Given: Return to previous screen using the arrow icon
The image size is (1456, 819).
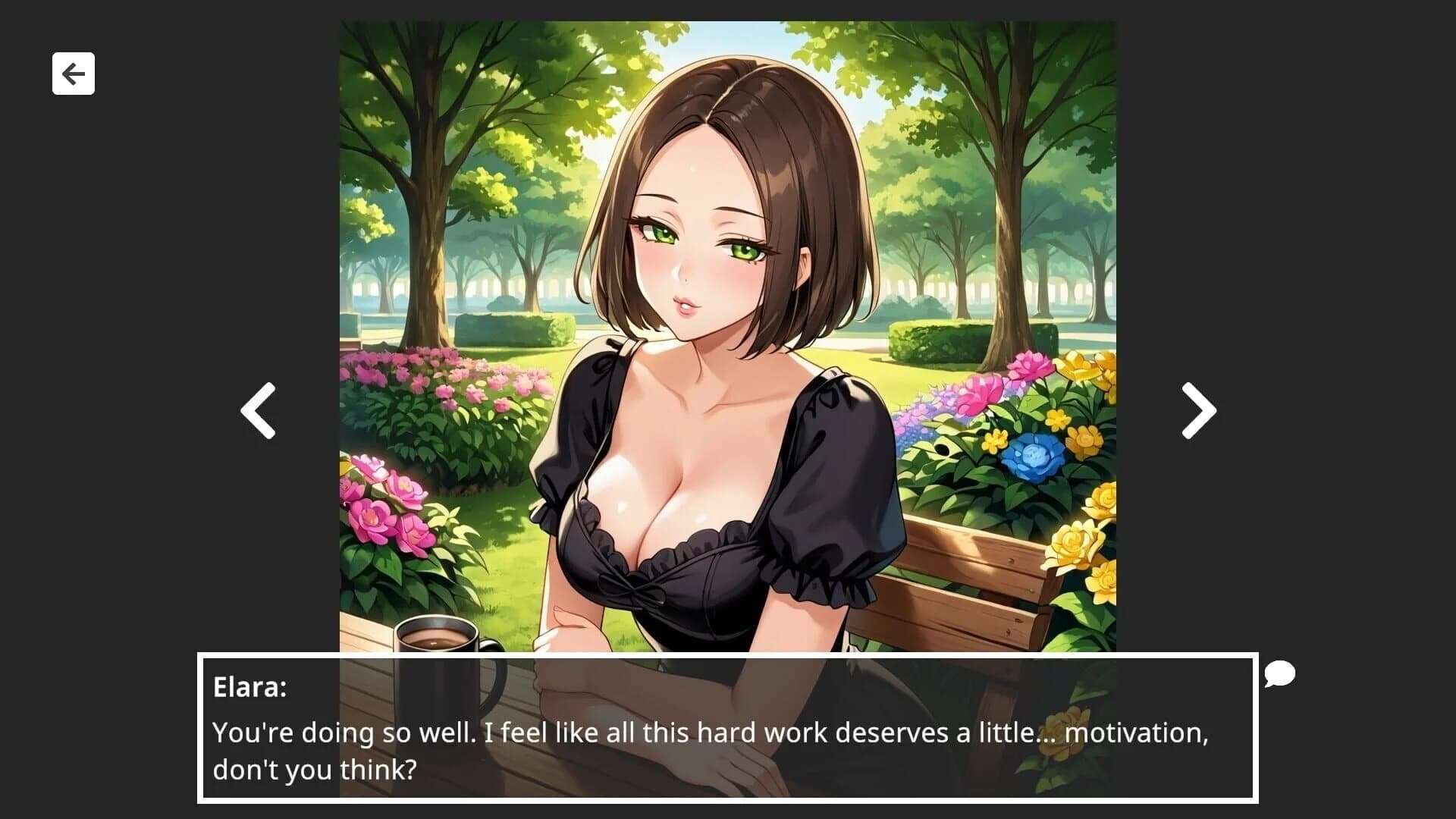Looking at the screenshot, I should point(73,73).
